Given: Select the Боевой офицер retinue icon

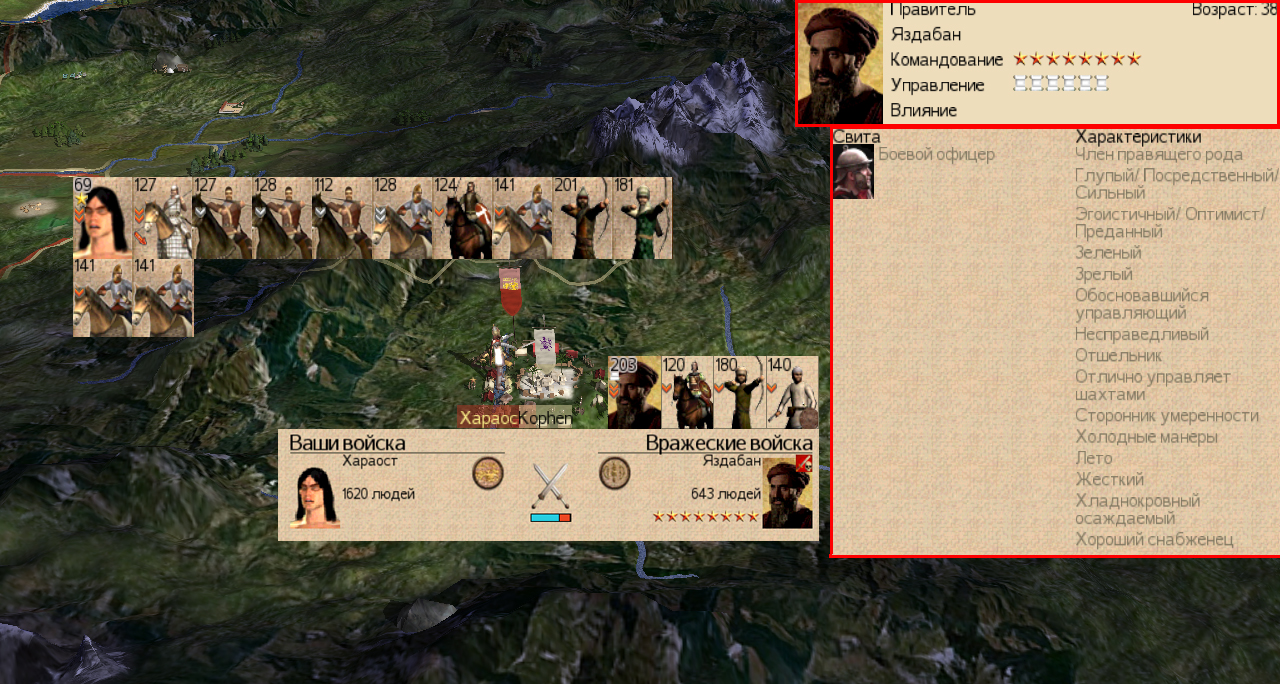Looking at the screenshot, I should (x=853, y=172).
